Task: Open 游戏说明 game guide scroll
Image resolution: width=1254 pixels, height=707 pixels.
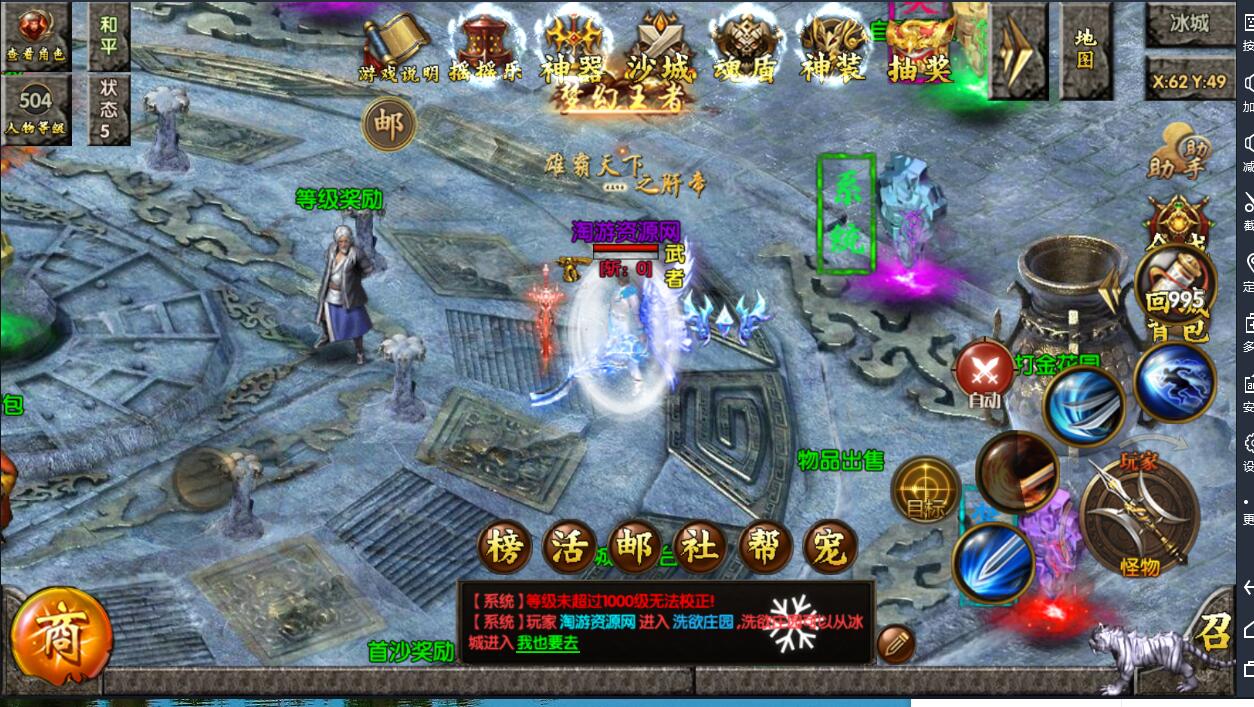Action: pos(398,48)
